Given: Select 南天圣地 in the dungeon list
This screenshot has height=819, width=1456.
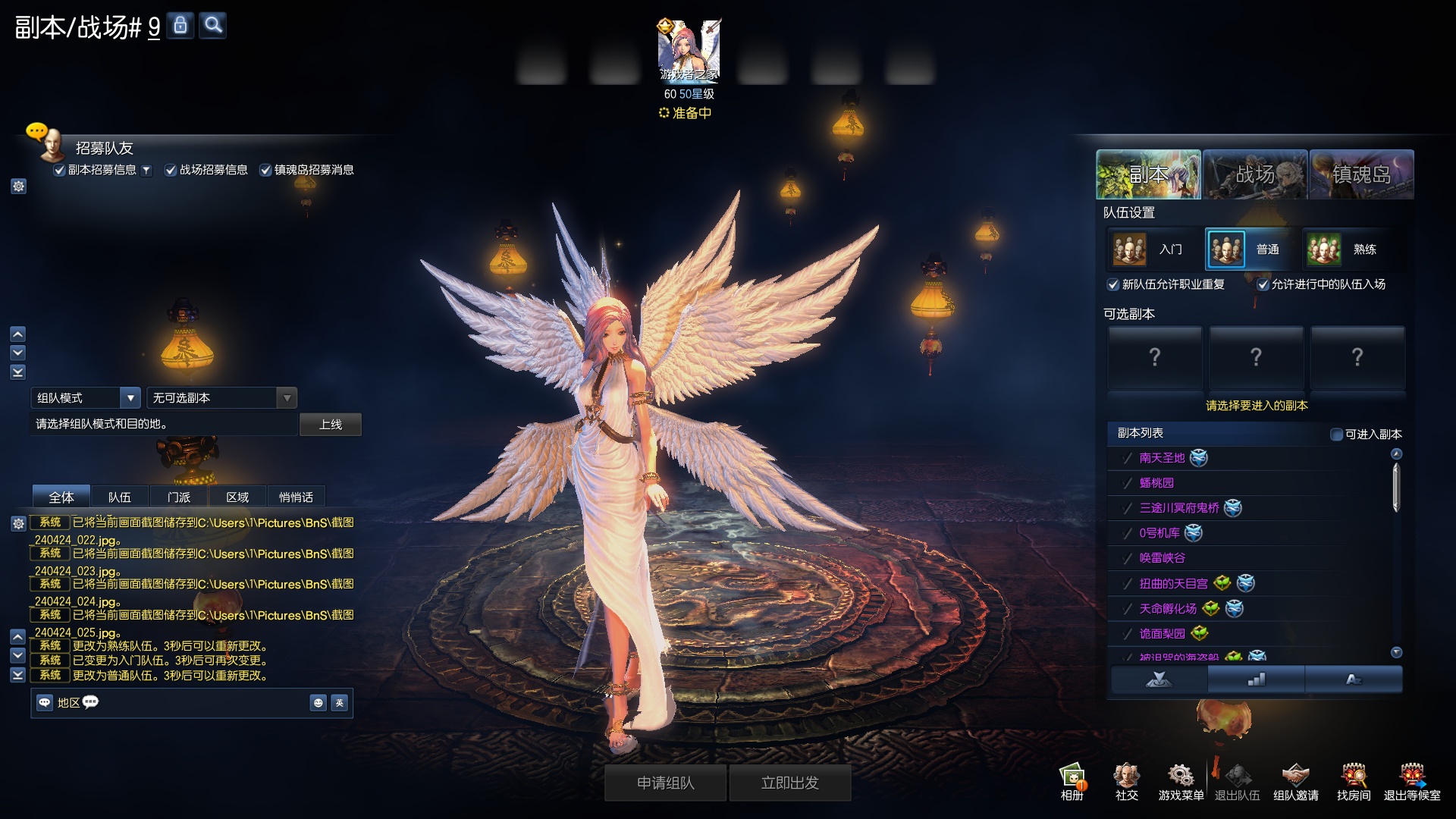Looking at the screenshot, I should [x=1162, y=458].
